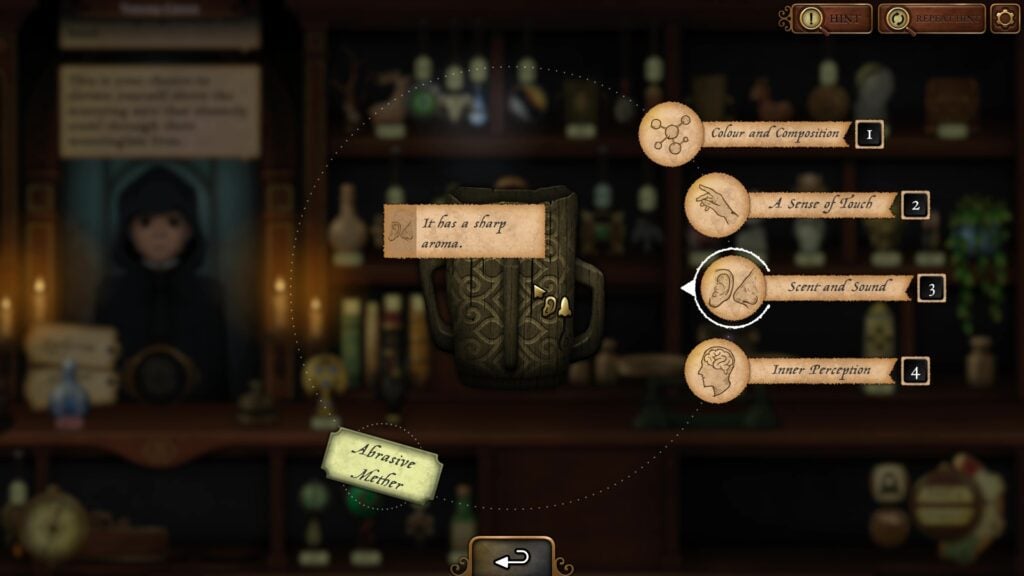This screenshot has width=1024, height=576.
Task: Open settings with the gear icon
Action: pyautogui.click(x=1005, y=19)
